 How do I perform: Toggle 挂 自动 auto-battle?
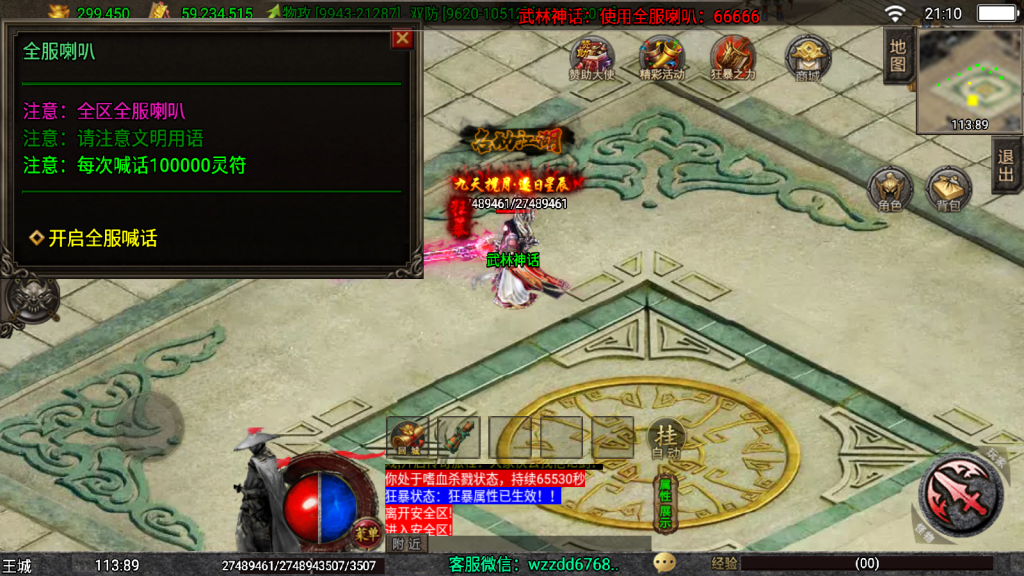coord(665,439)
